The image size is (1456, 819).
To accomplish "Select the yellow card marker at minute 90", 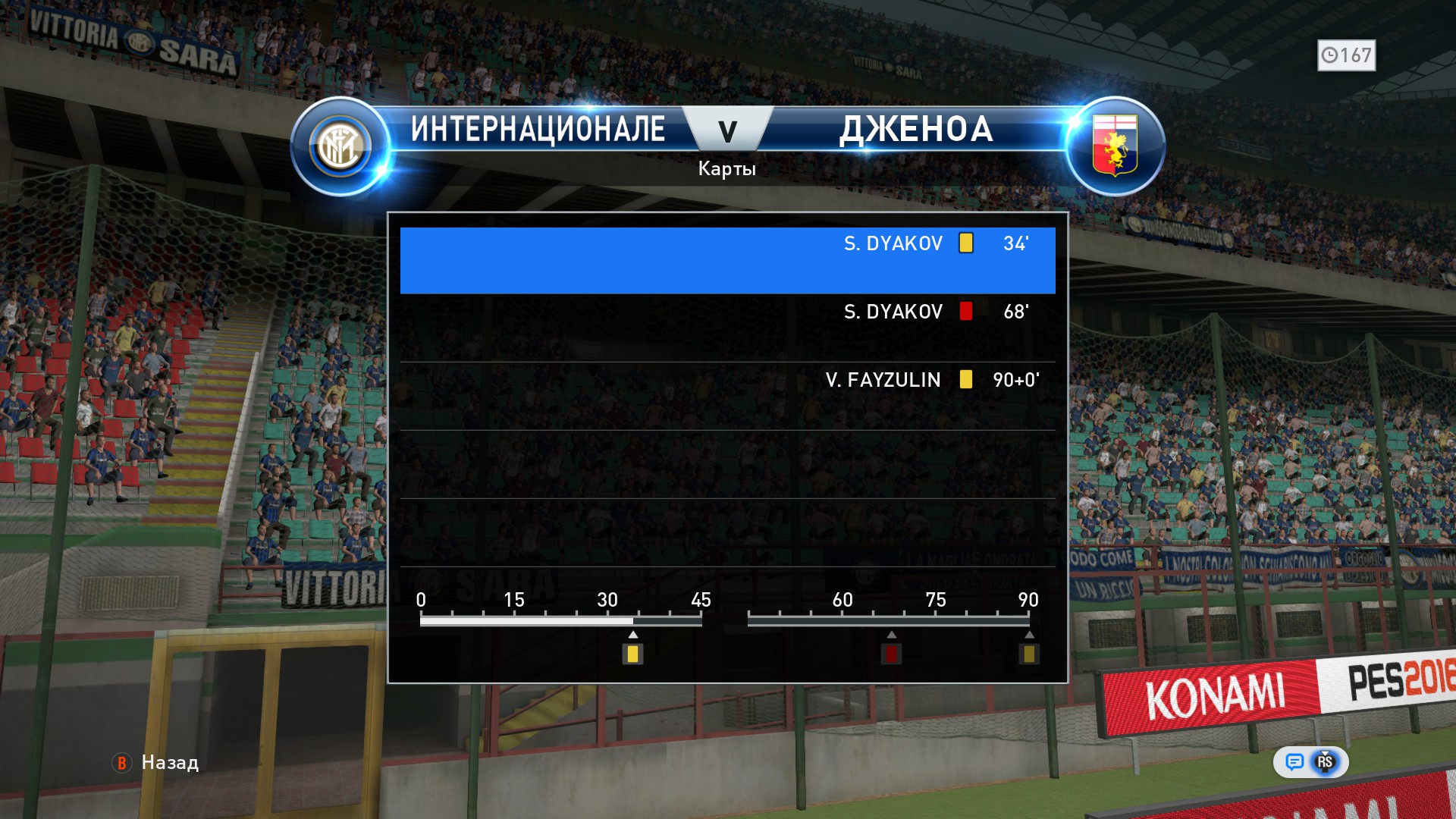I will pyautogui.click(x=1028, y=654).
